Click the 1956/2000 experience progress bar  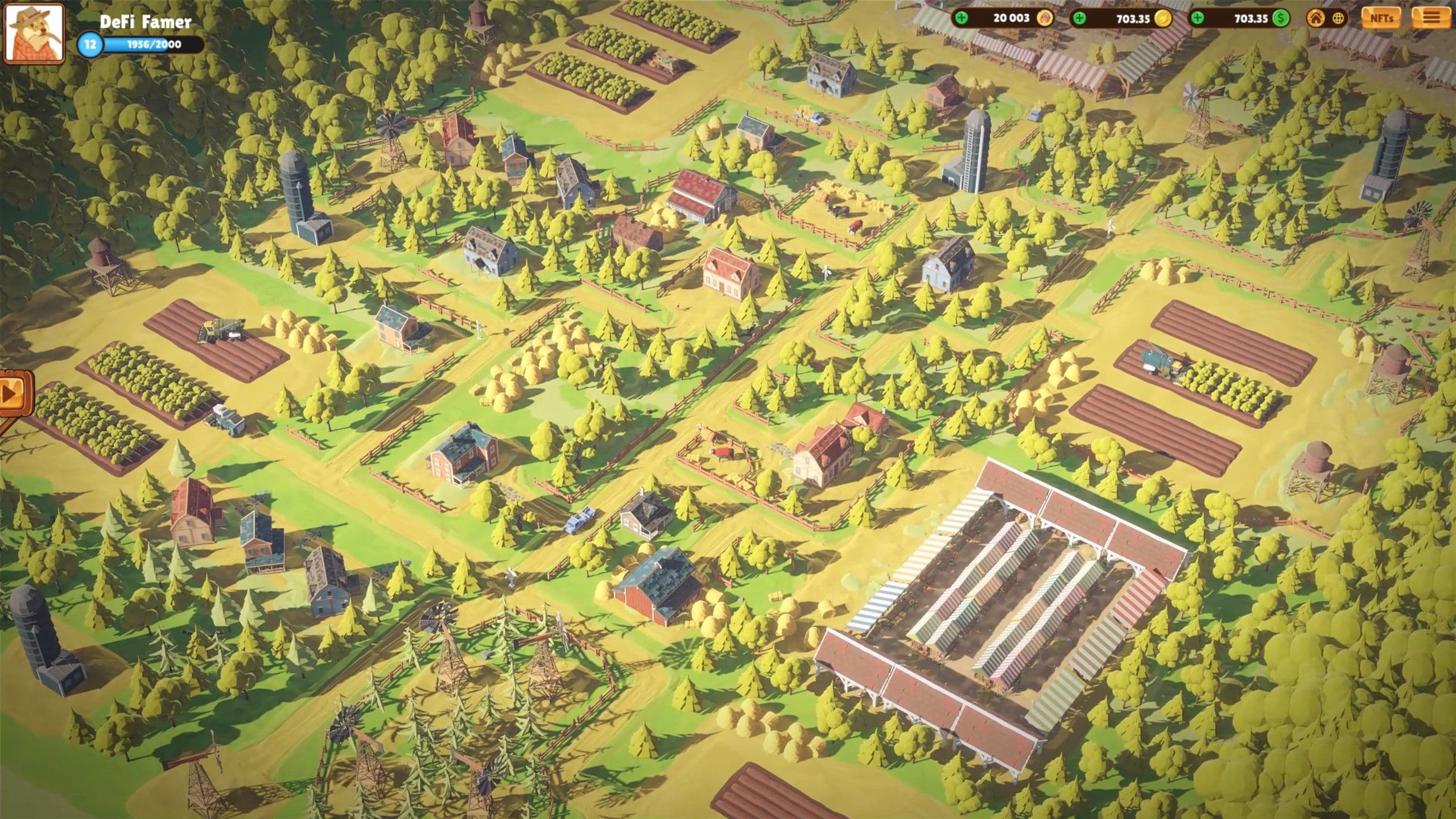point(151,44)
